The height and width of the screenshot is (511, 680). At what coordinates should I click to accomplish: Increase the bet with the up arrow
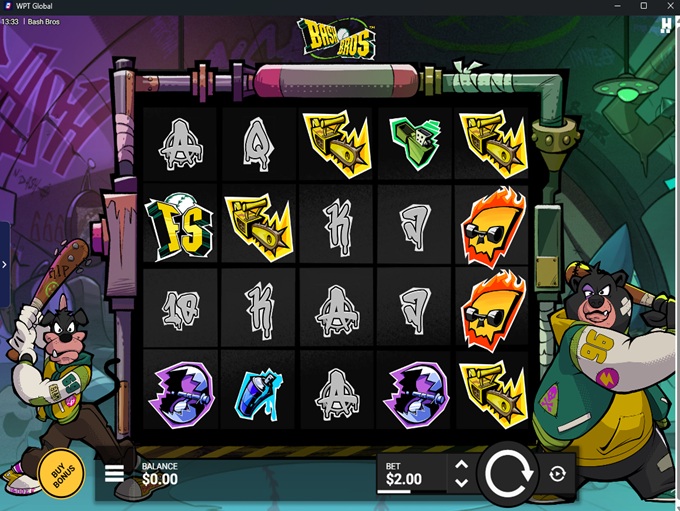[461, 464]
